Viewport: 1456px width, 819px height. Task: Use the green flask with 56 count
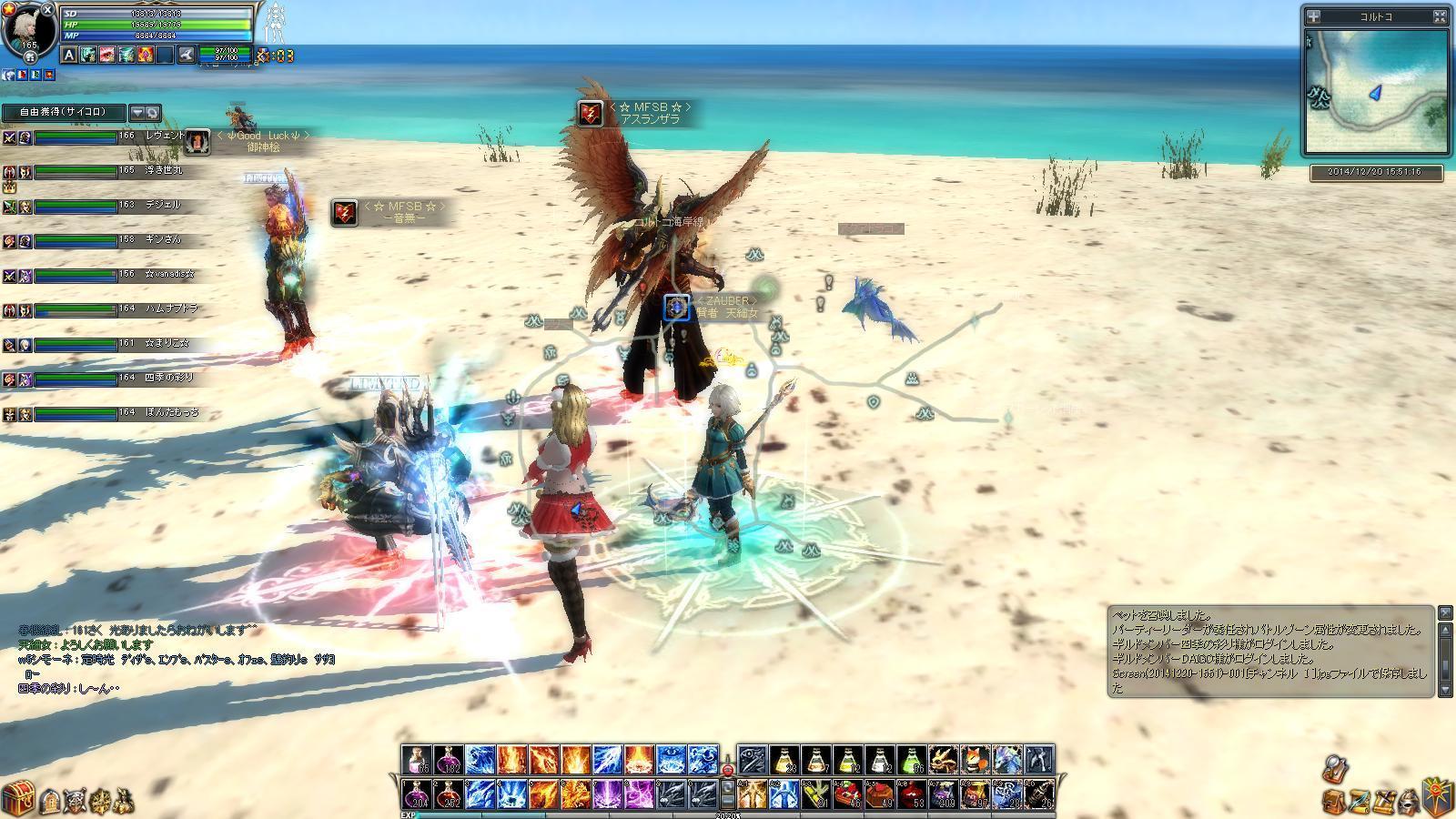click(x=911, y=760)
